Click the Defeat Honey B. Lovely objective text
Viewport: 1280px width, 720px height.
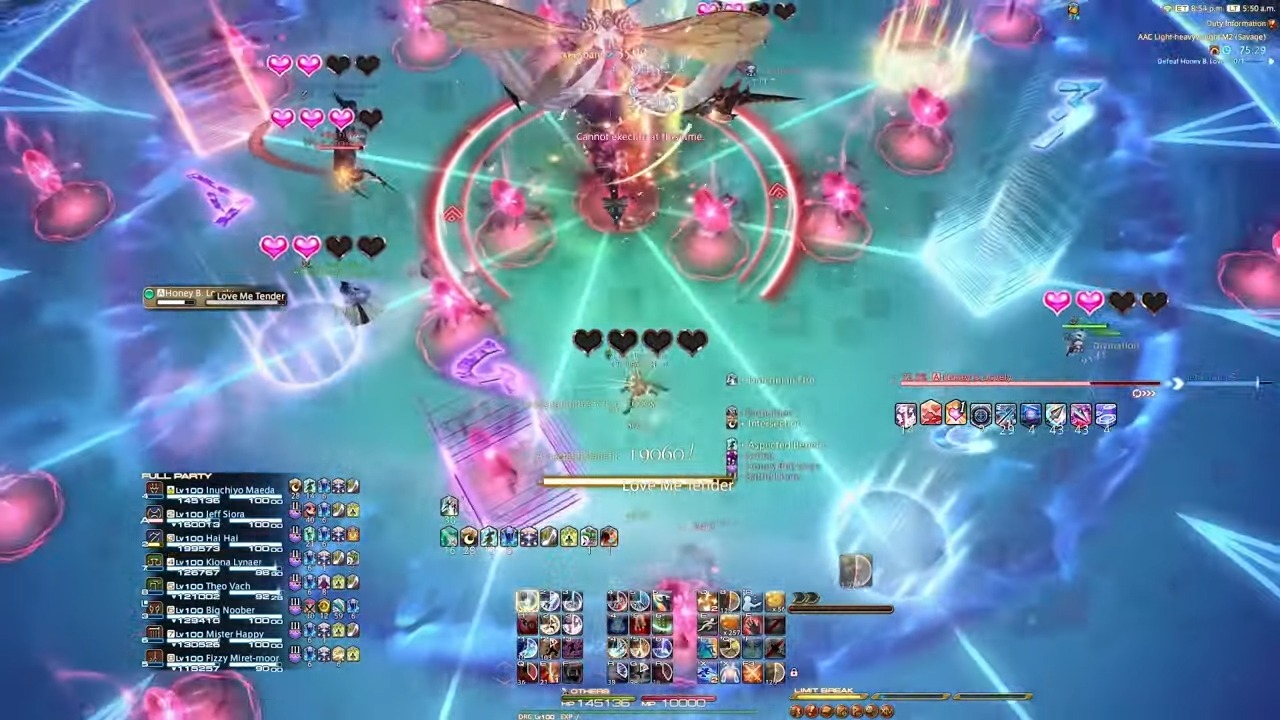click(x=1191, y=60)
